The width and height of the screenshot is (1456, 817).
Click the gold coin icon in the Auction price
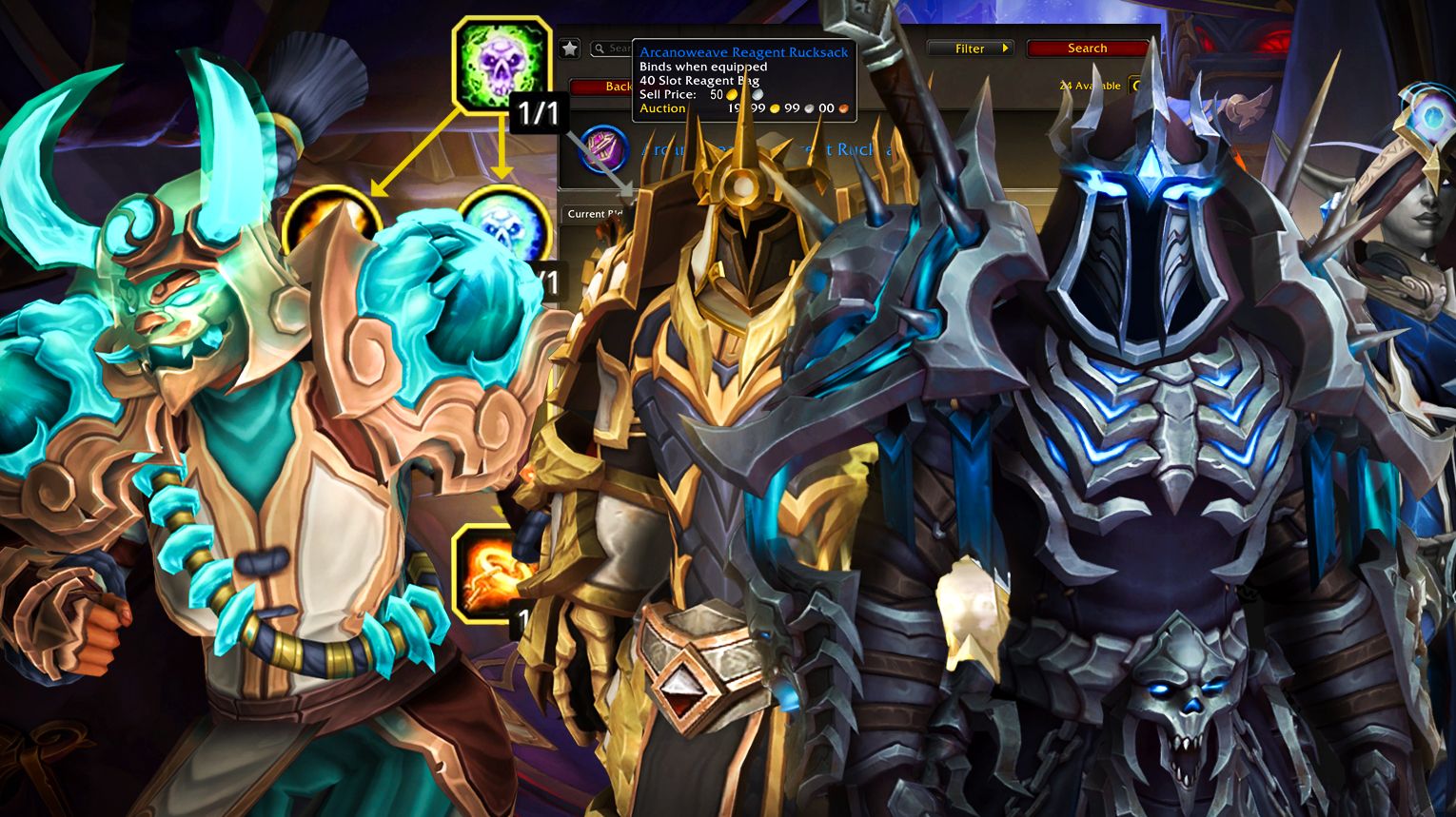(x=775, y=108)
